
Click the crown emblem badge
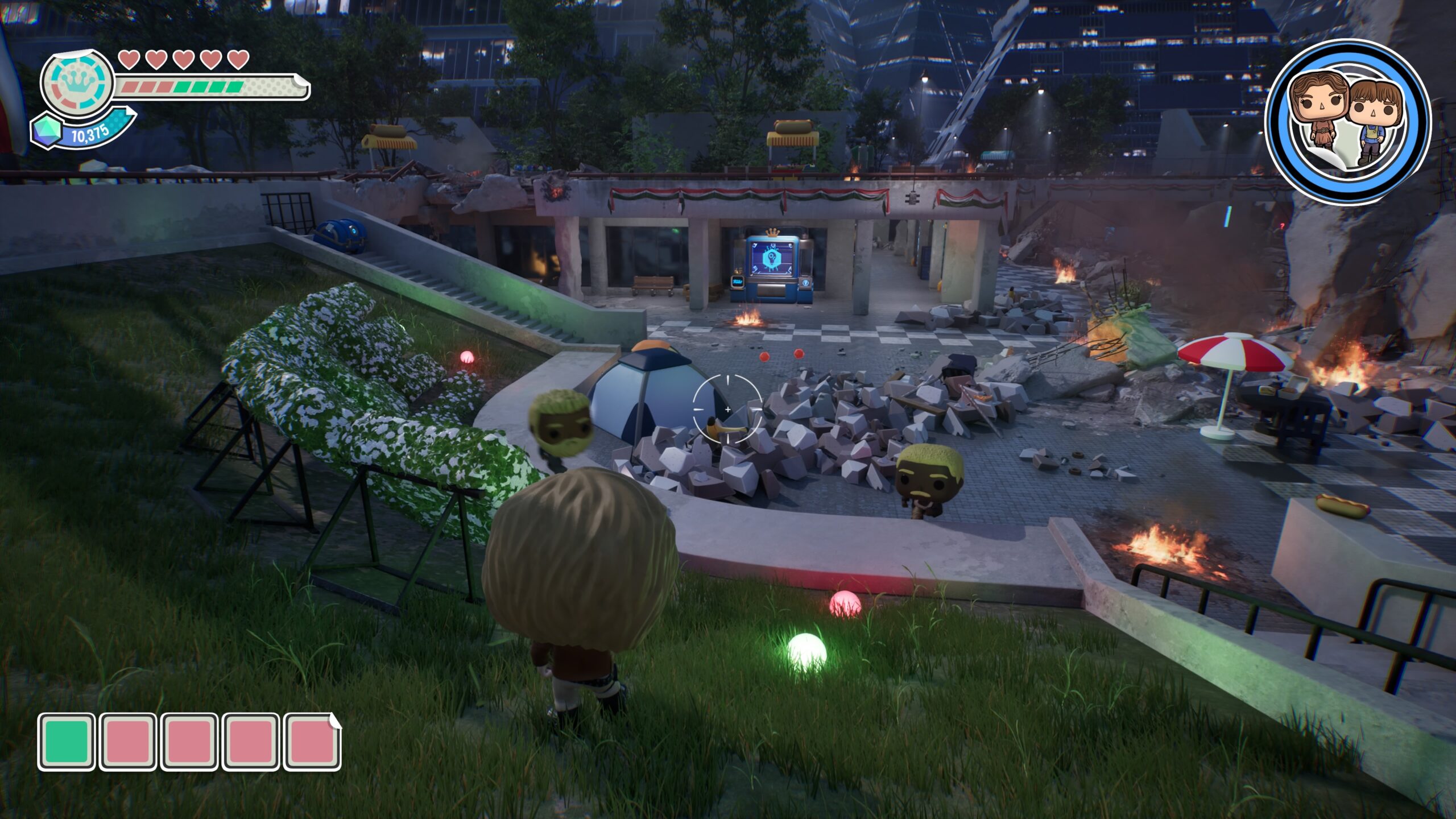click(x=77, y=84)
